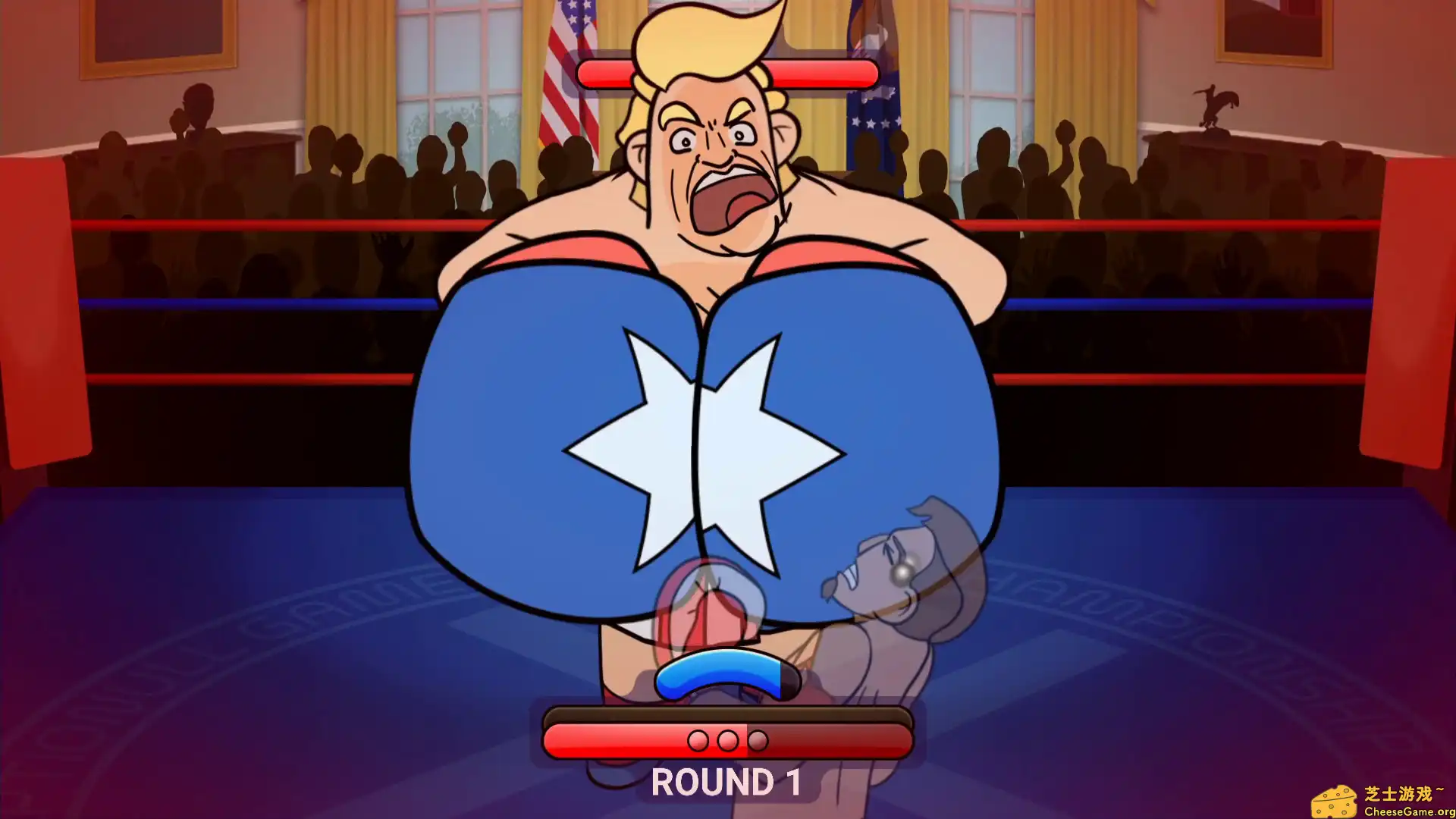Click the ROUND 1 label
Image resolution: width=1456 pixels, height=819 pixels.
coord(726,781)
